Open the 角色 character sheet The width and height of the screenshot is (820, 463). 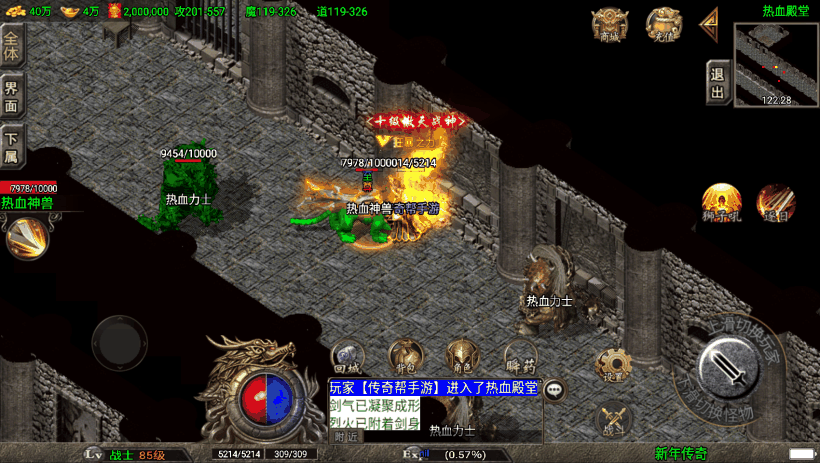coord(461,357)
